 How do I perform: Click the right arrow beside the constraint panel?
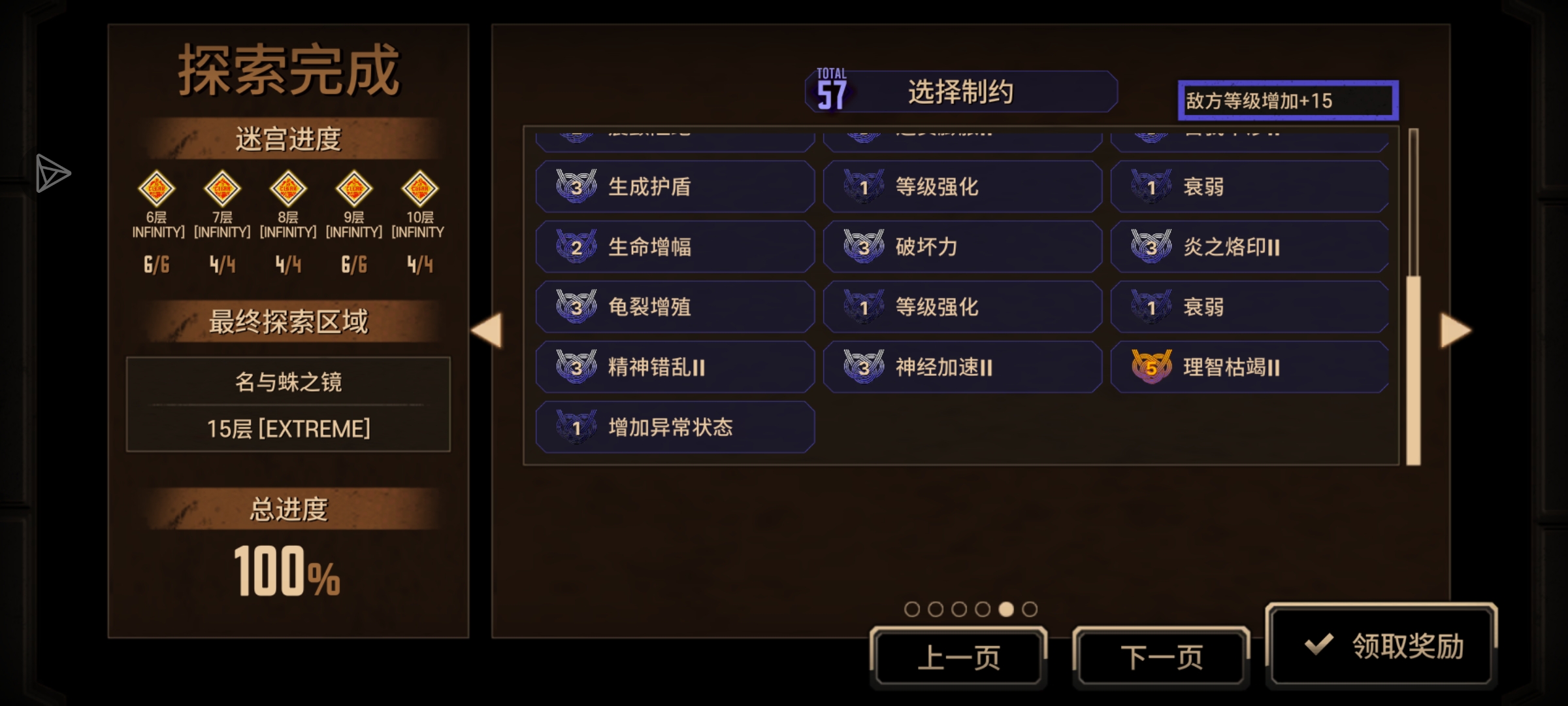pyautogui.click(x=1456, y=330)
